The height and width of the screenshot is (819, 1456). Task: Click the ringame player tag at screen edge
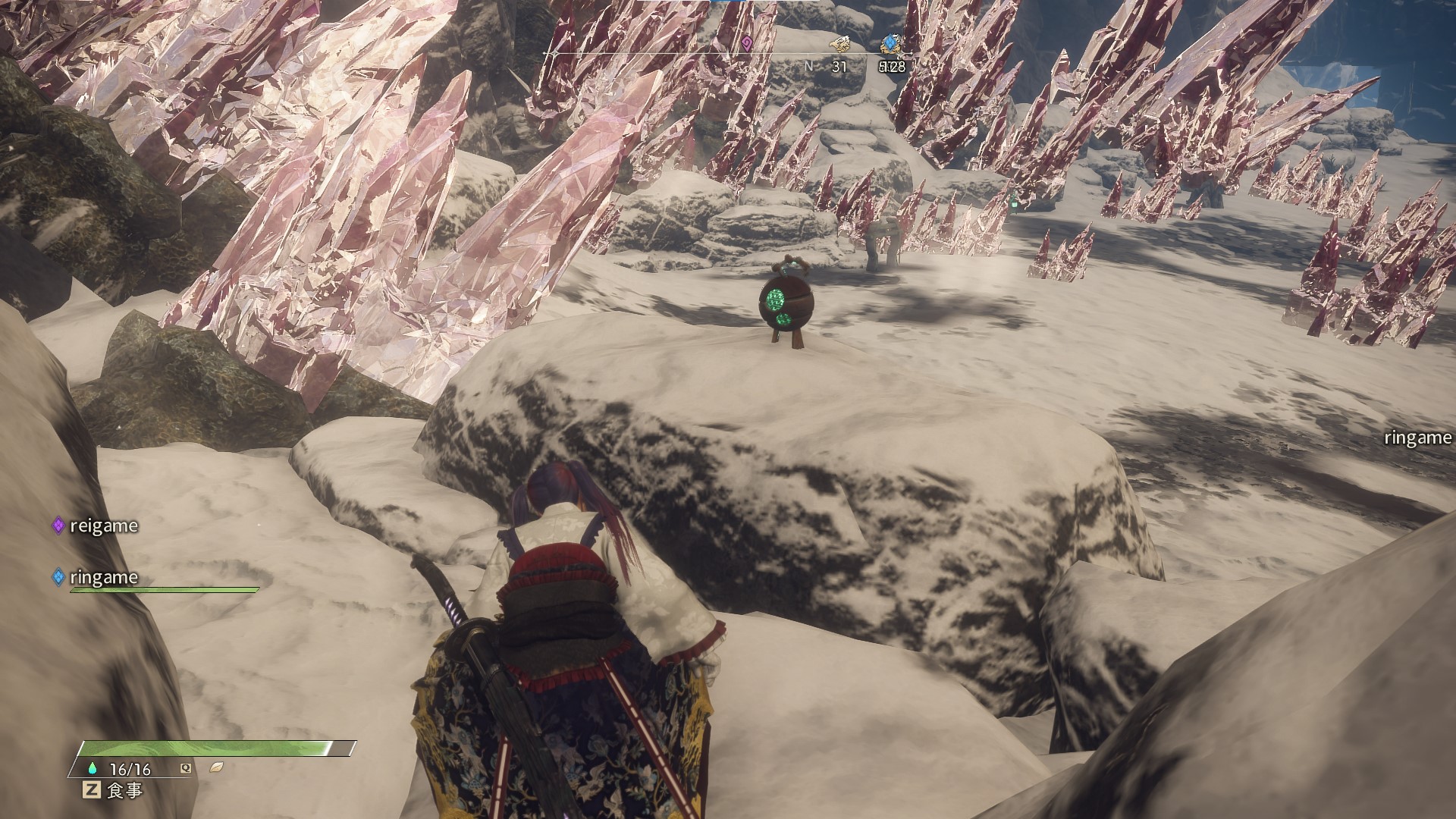coord(1417,438)
